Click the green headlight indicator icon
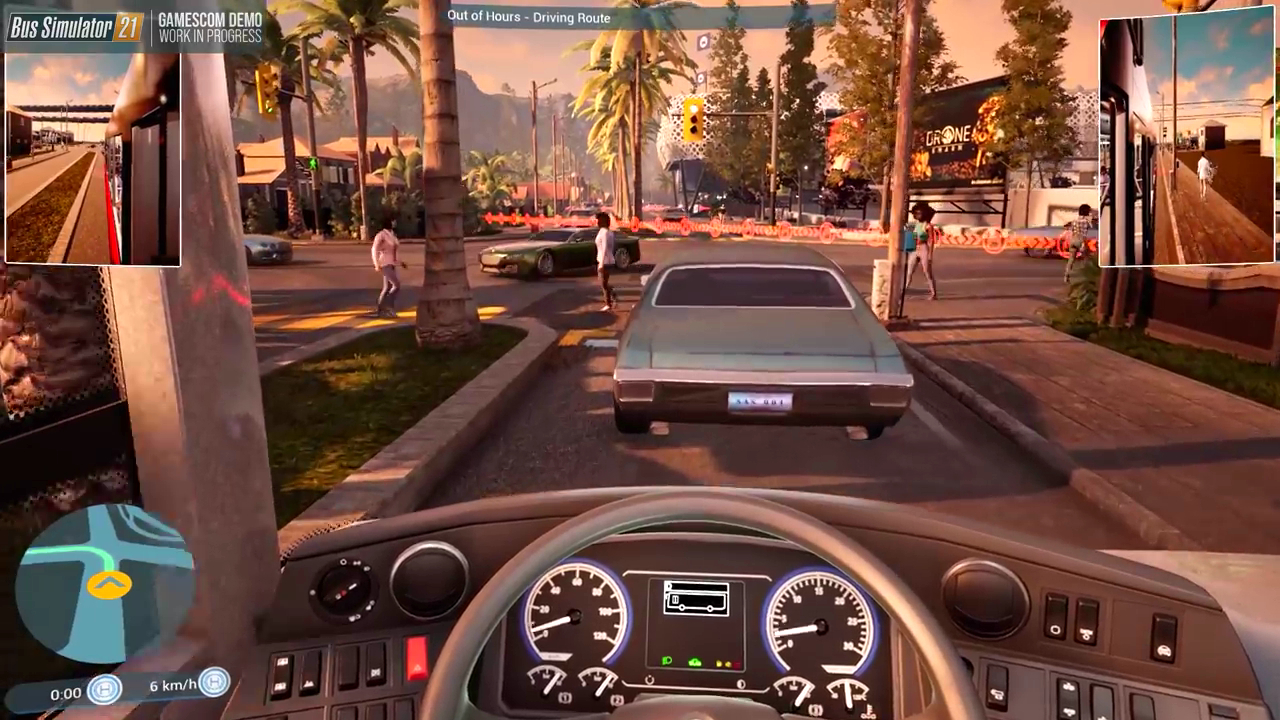Screen dimensions: 1280x720 tap(666, 661)
